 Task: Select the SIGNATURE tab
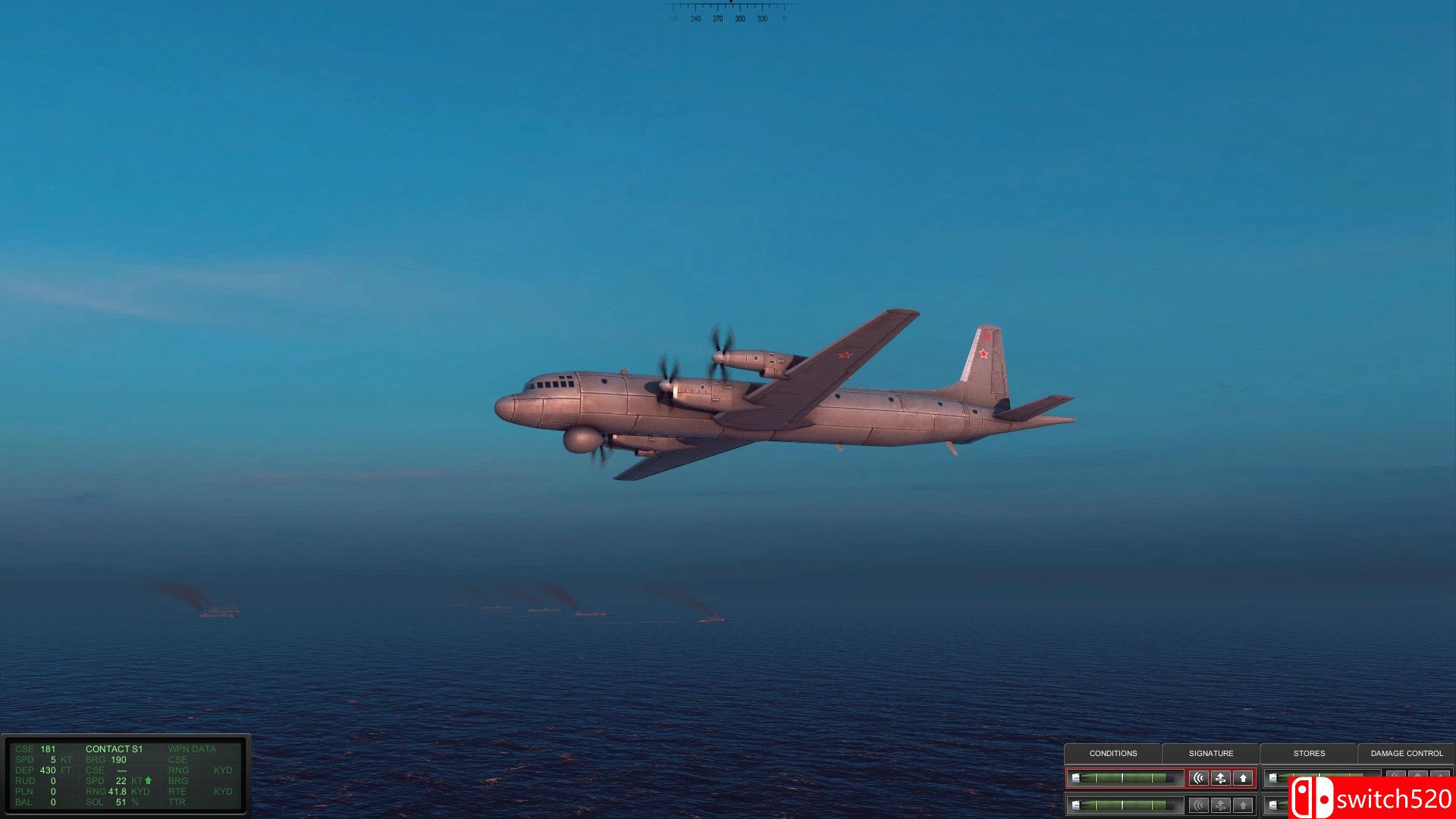click(x=1211, y=754)
